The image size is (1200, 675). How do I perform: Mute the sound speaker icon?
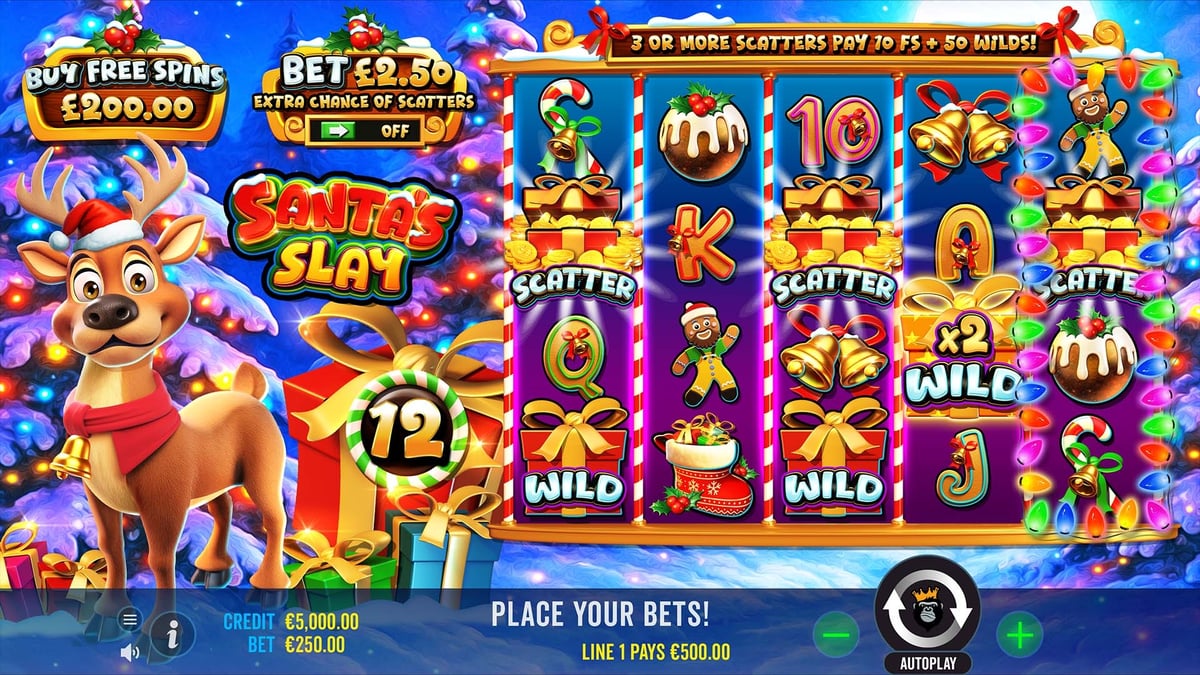click(x=129, y=652)
